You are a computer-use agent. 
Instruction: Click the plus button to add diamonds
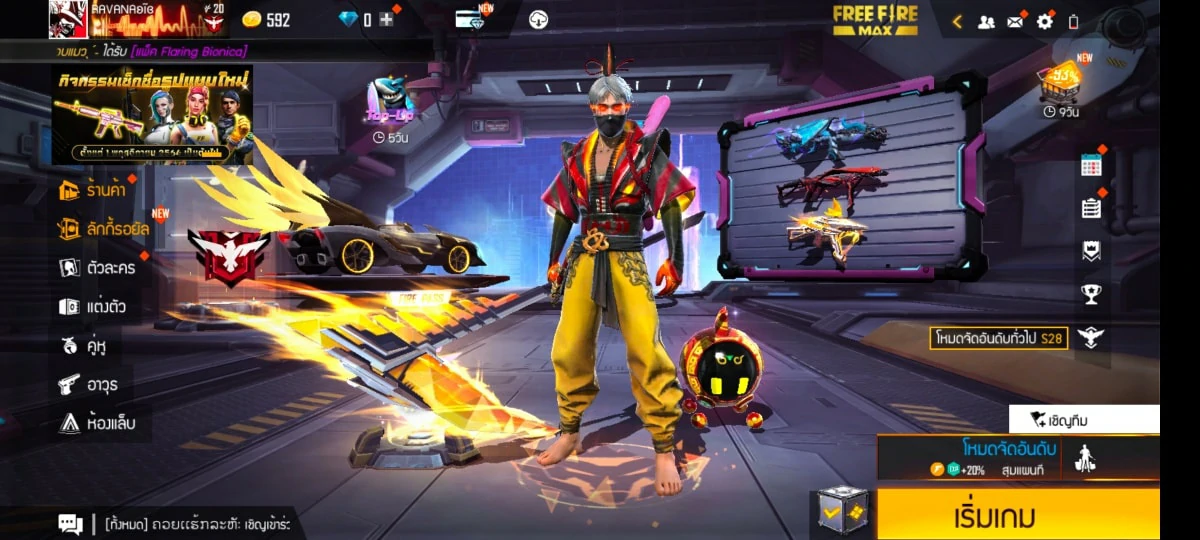click(386, 20)
